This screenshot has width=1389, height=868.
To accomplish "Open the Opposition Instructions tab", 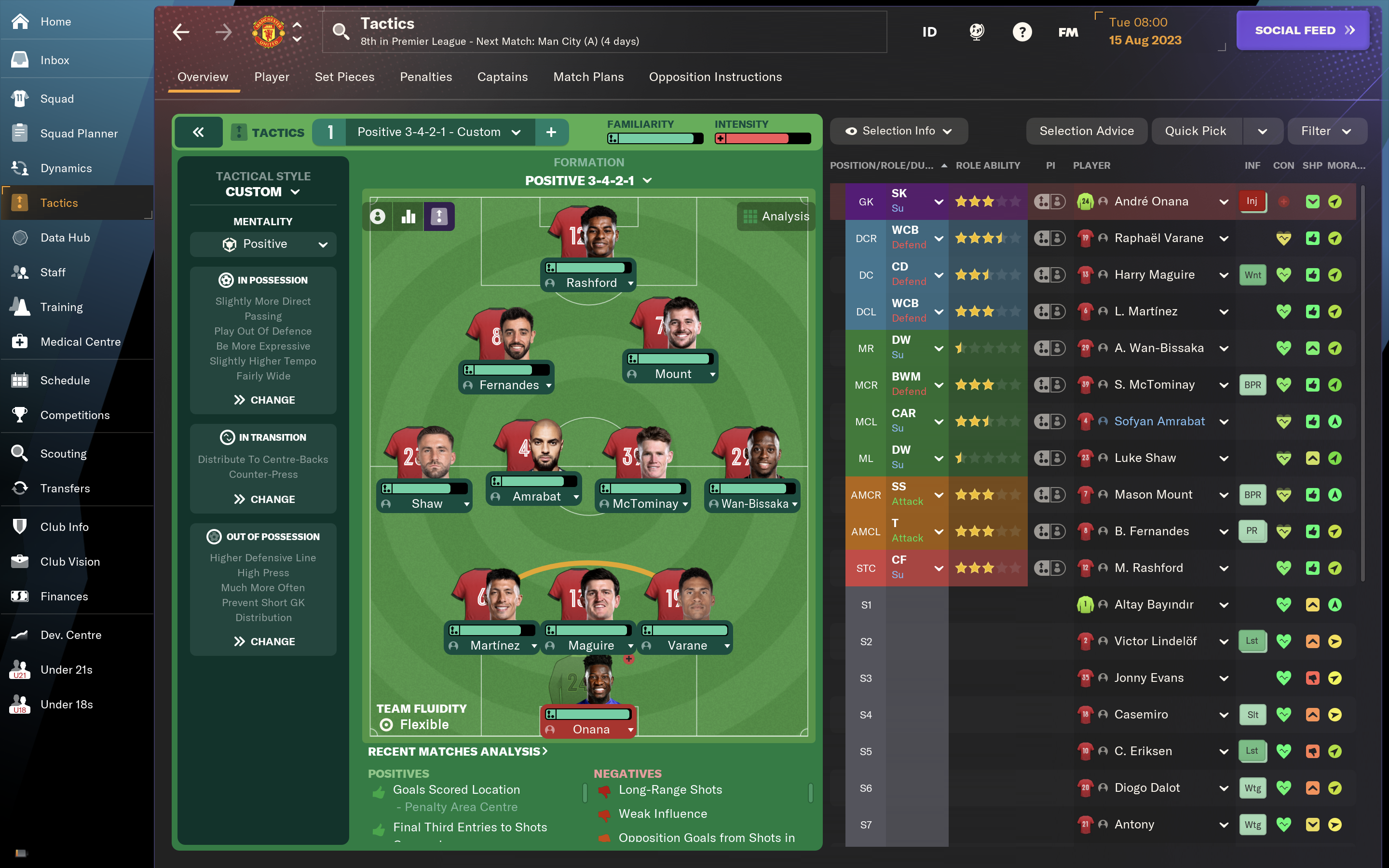I will 715,76.
